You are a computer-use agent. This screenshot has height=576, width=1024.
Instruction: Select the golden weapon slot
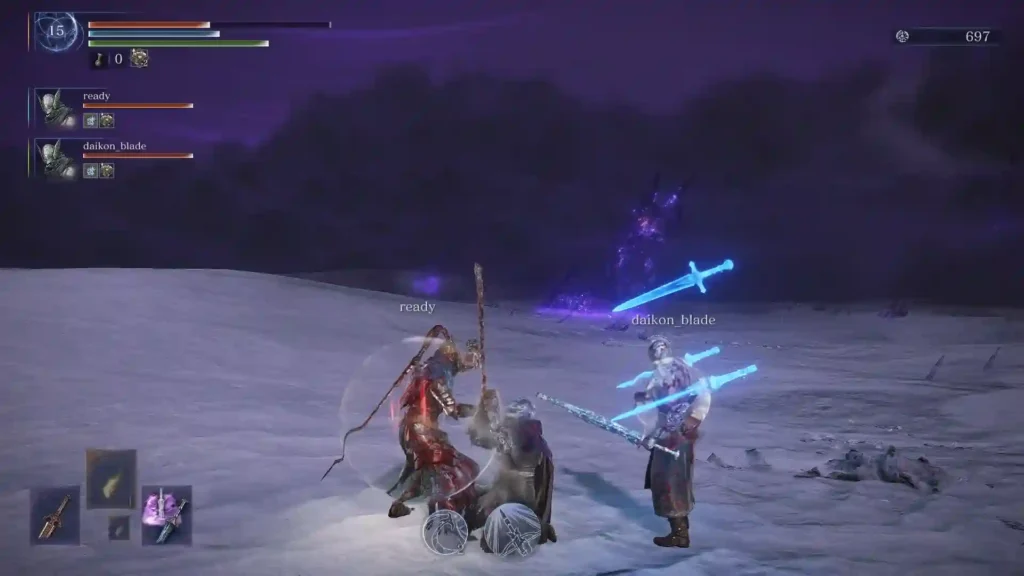tap(55, 515)
